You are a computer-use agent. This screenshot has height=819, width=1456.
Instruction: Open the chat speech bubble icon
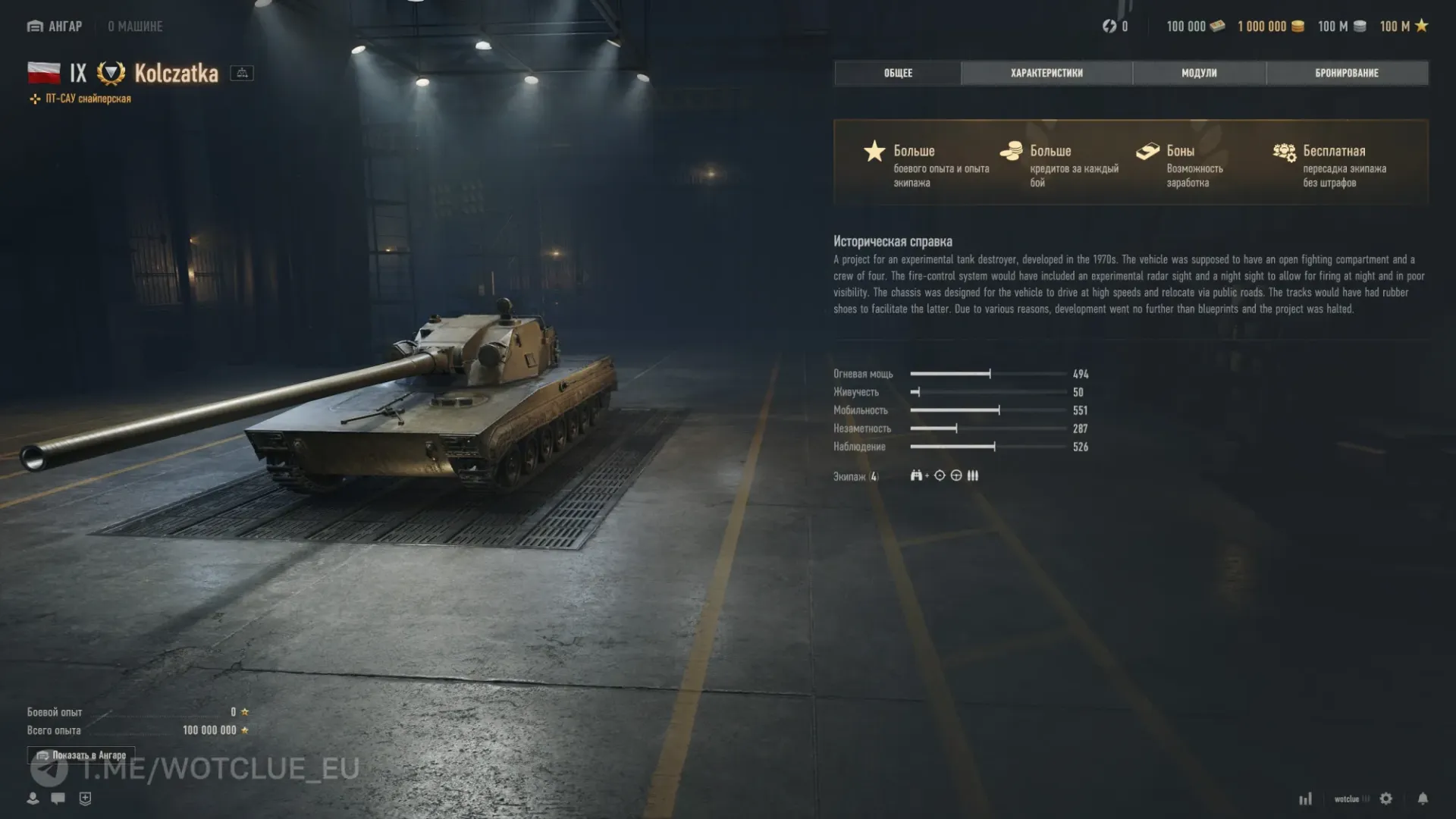(x=58, y=798)
